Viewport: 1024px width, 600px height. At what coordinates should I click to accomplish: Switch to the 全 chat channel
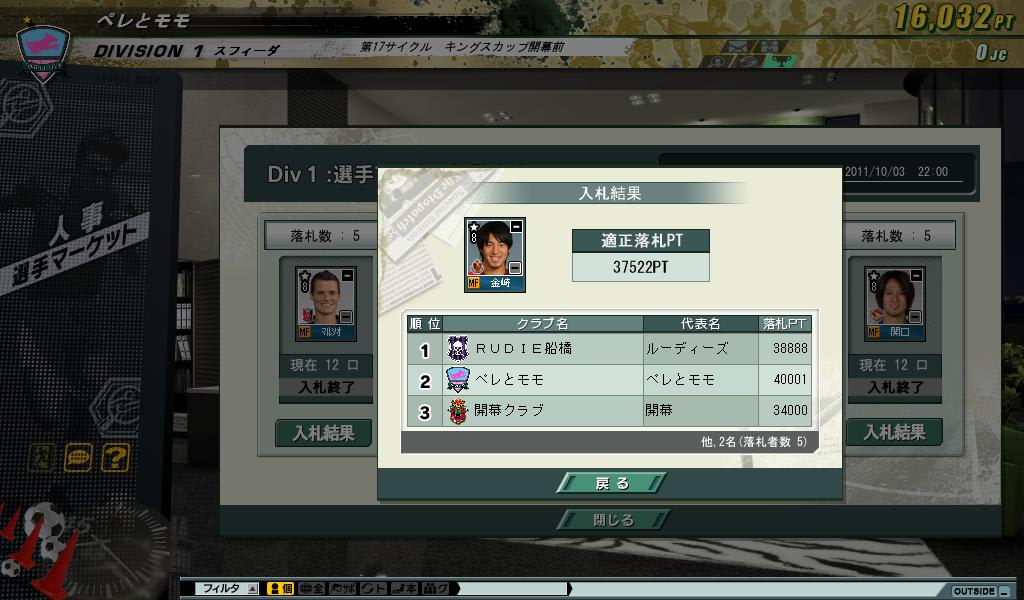click(312, 589)
